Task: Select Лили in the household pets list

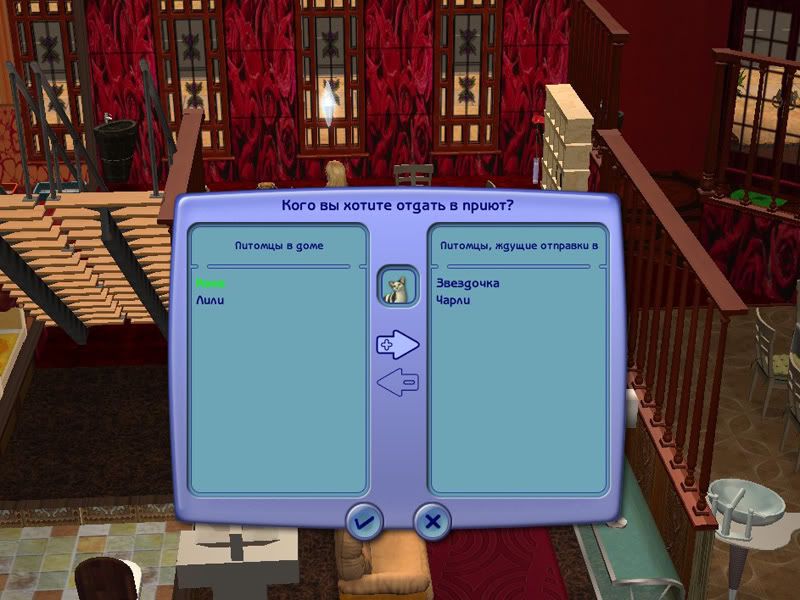Action: tap(210, 300)
